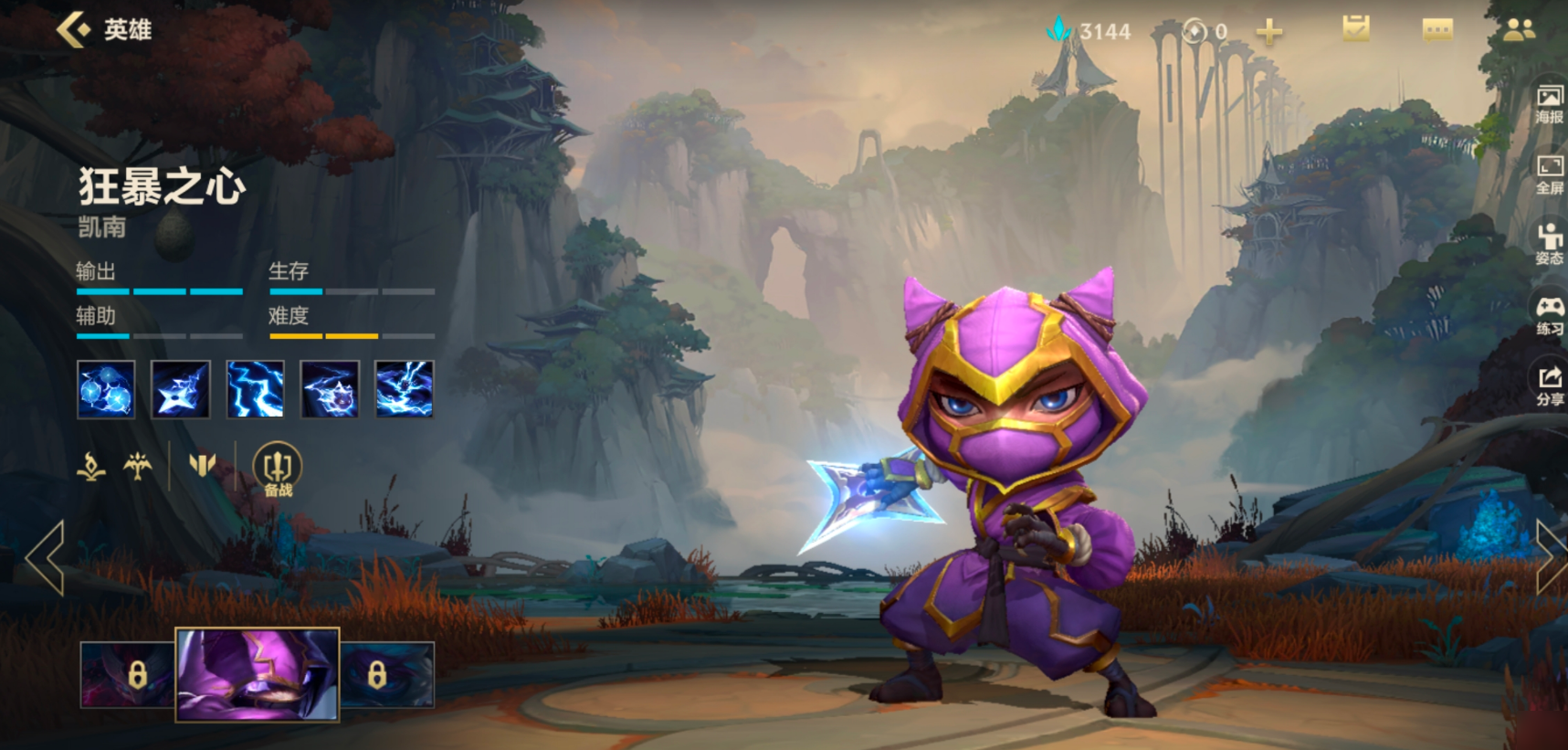This screenshot has height=750, width=1568.
Task: View the shuriken ability icon
Action: click(180, 389)
